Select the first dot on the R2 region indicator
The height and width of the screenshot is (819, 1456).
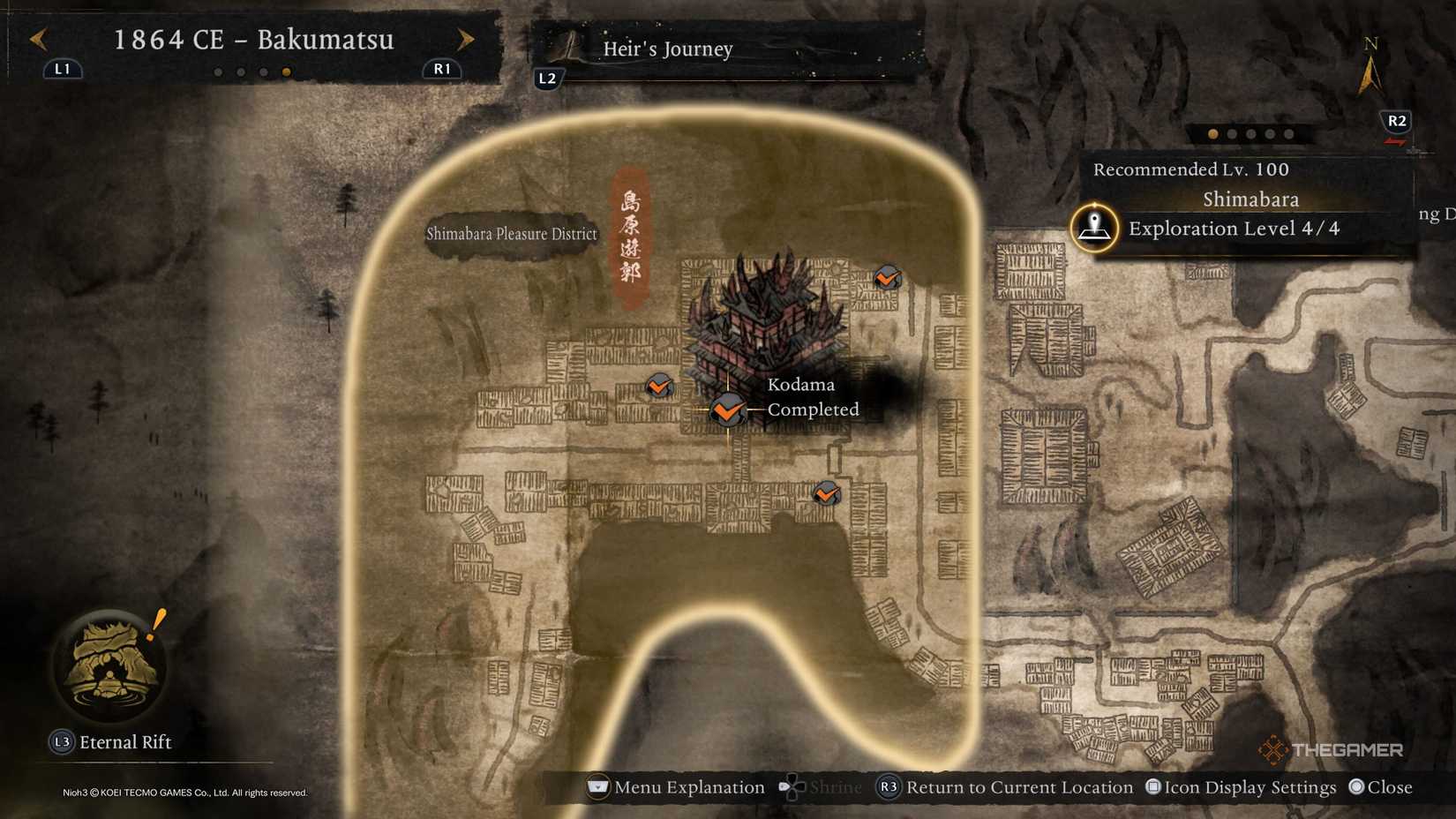click(x=1212, y=134)
